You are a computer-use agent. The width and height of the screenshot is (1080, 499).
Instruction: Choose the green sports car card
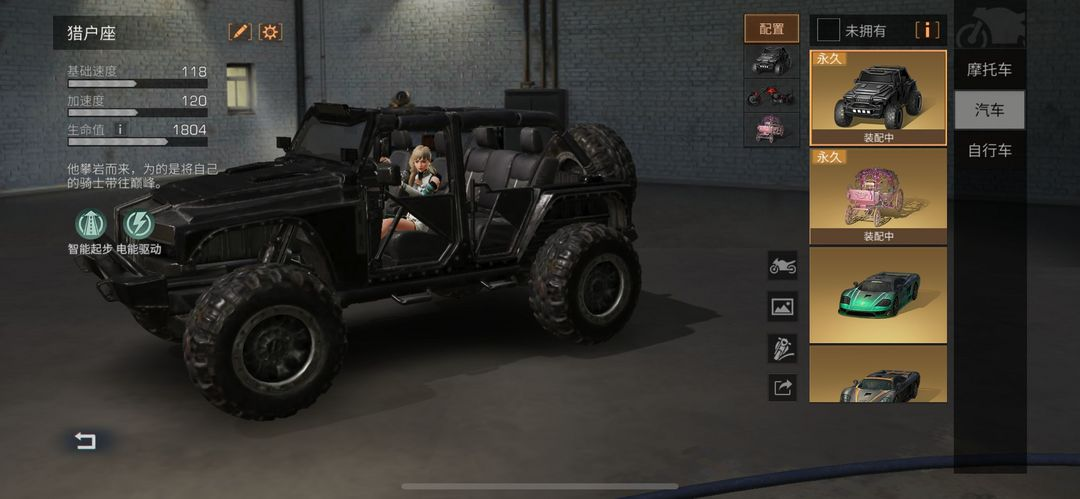click(877, 294)
